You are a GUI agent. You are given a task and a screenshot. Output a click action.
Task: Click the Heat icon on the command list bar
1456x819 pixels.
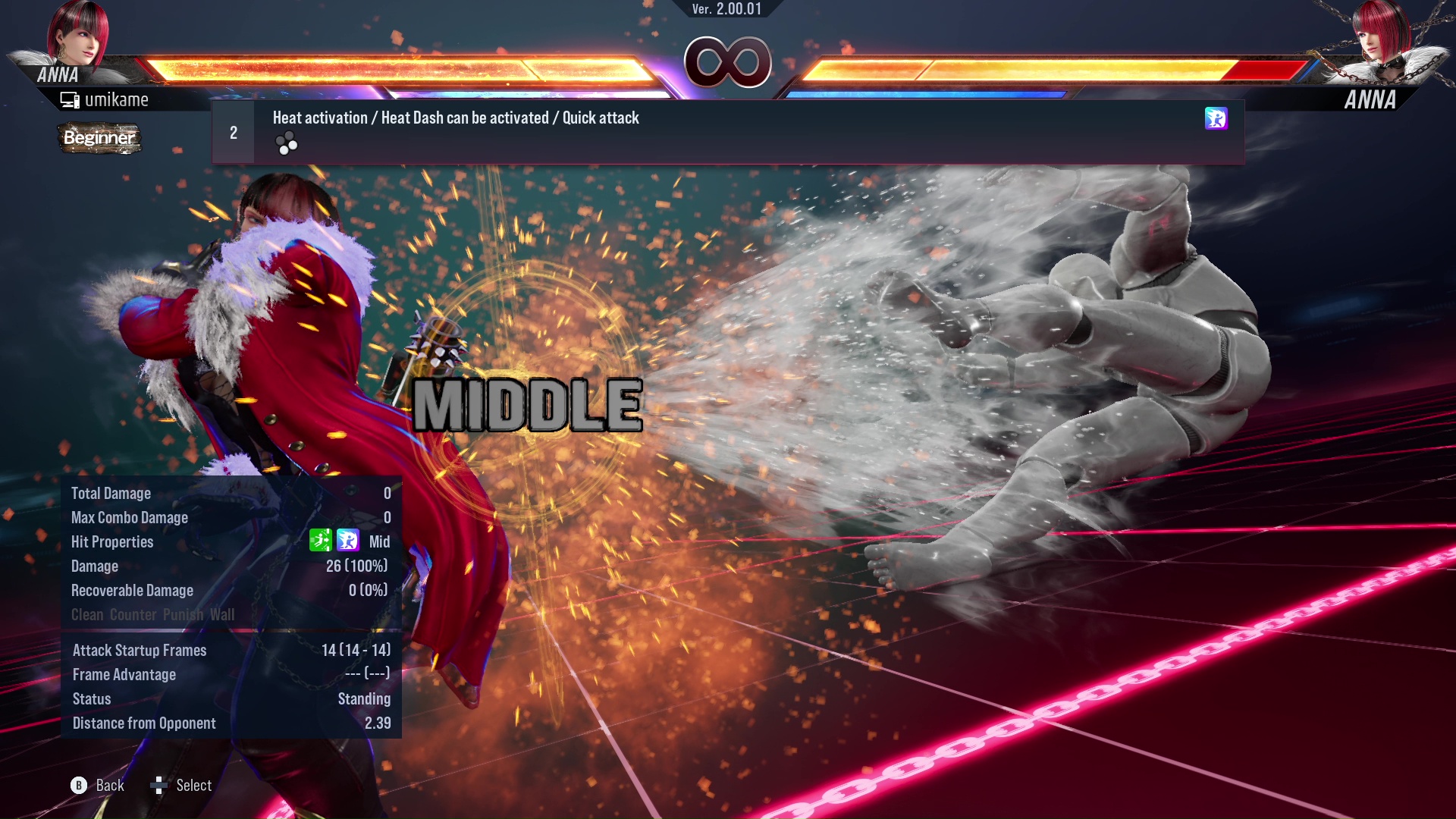[1216, 118]
